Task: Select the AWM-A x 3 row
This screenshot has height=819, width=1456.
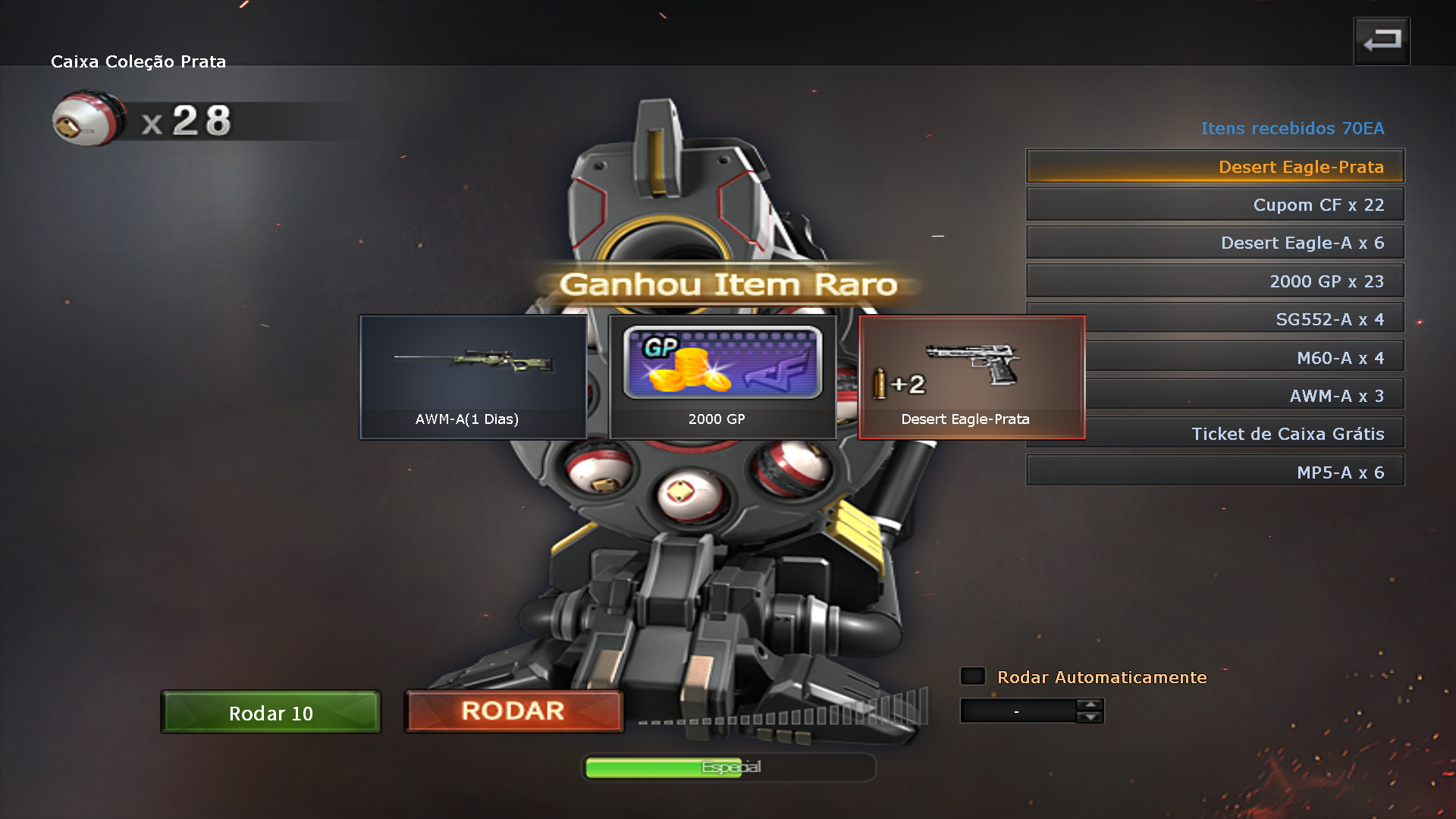Action: [1244, 395]
